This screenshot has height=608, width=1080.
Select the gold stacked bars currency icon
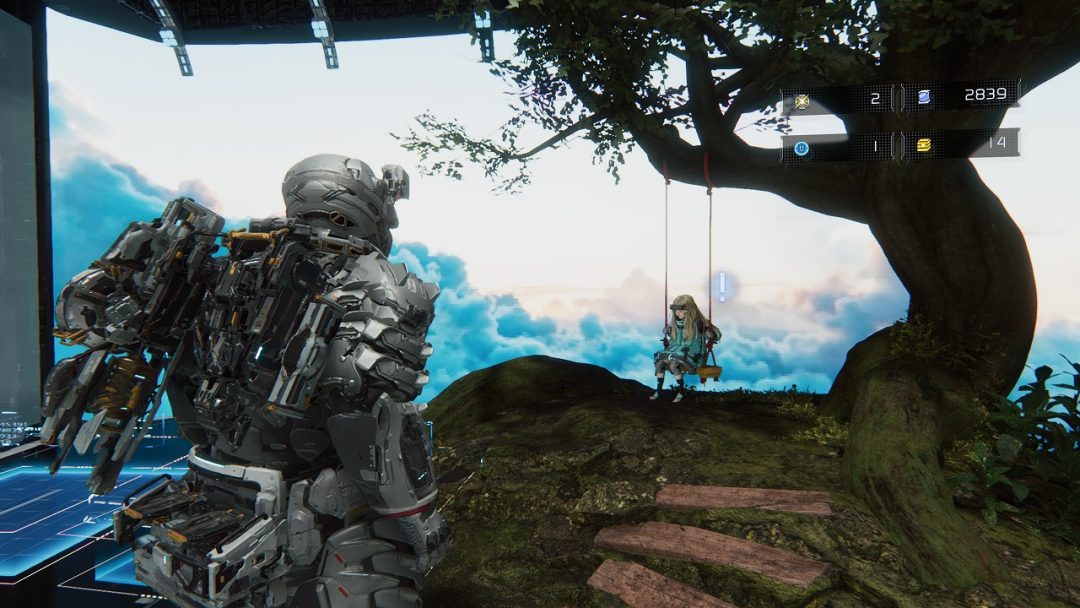coord(923,145)
